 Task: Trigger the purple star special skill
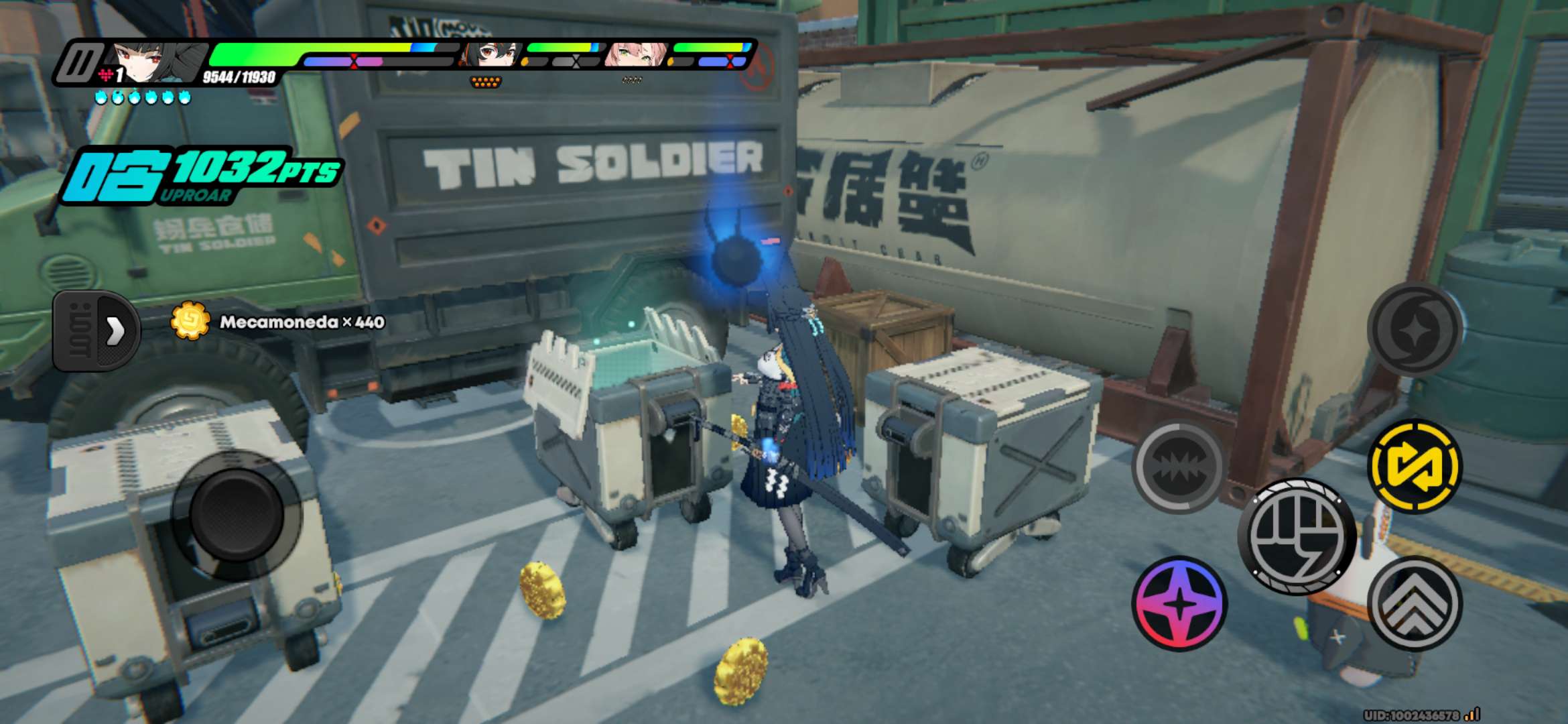1179,604
